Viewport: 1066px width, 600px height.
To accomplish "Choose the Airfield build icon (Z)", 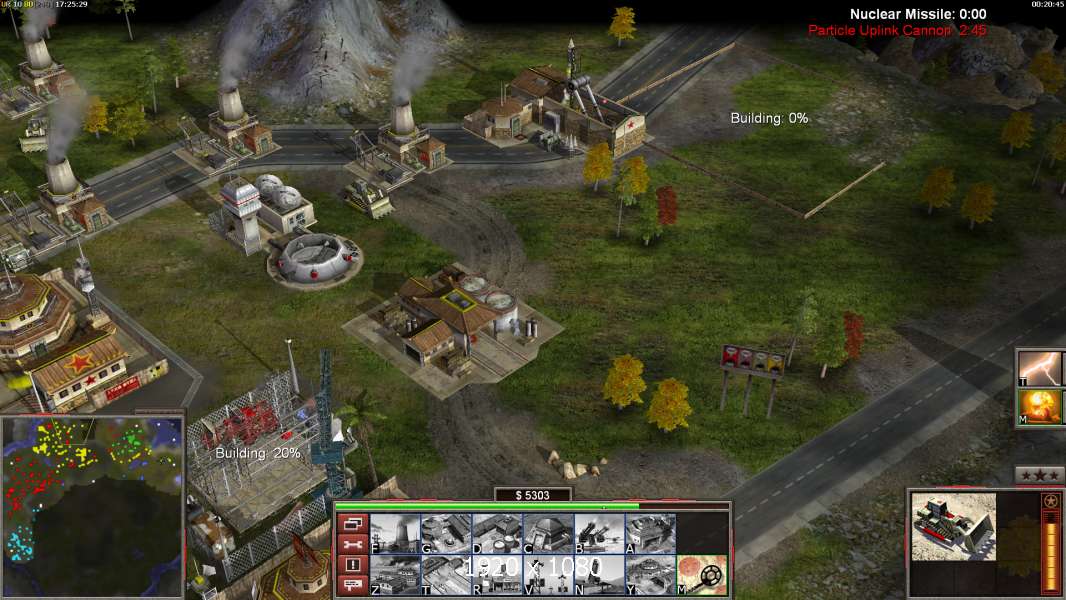I will 395,575.
